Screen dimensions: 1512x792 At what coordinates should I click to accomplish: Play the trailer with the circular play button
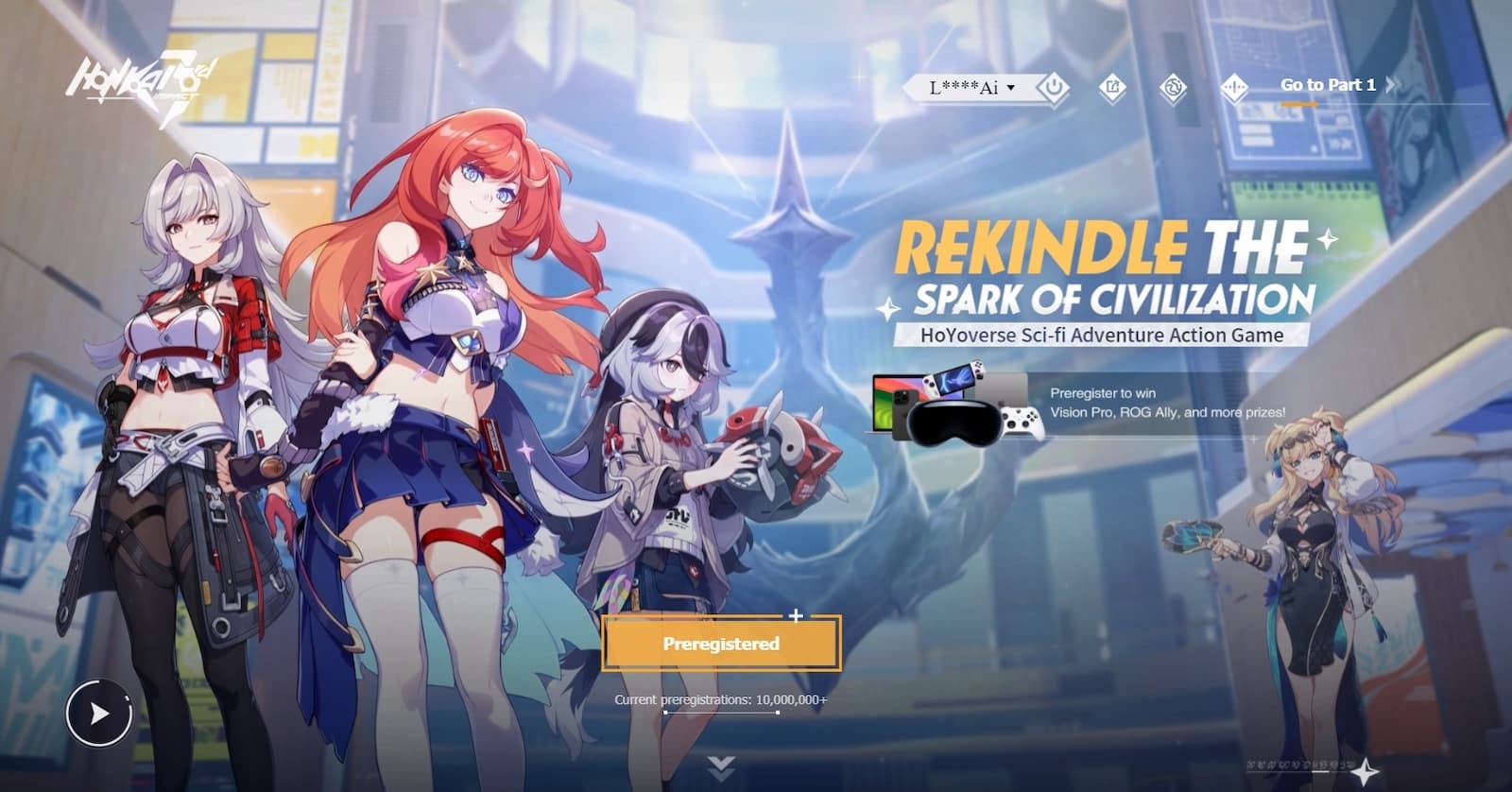click(99, 714)
